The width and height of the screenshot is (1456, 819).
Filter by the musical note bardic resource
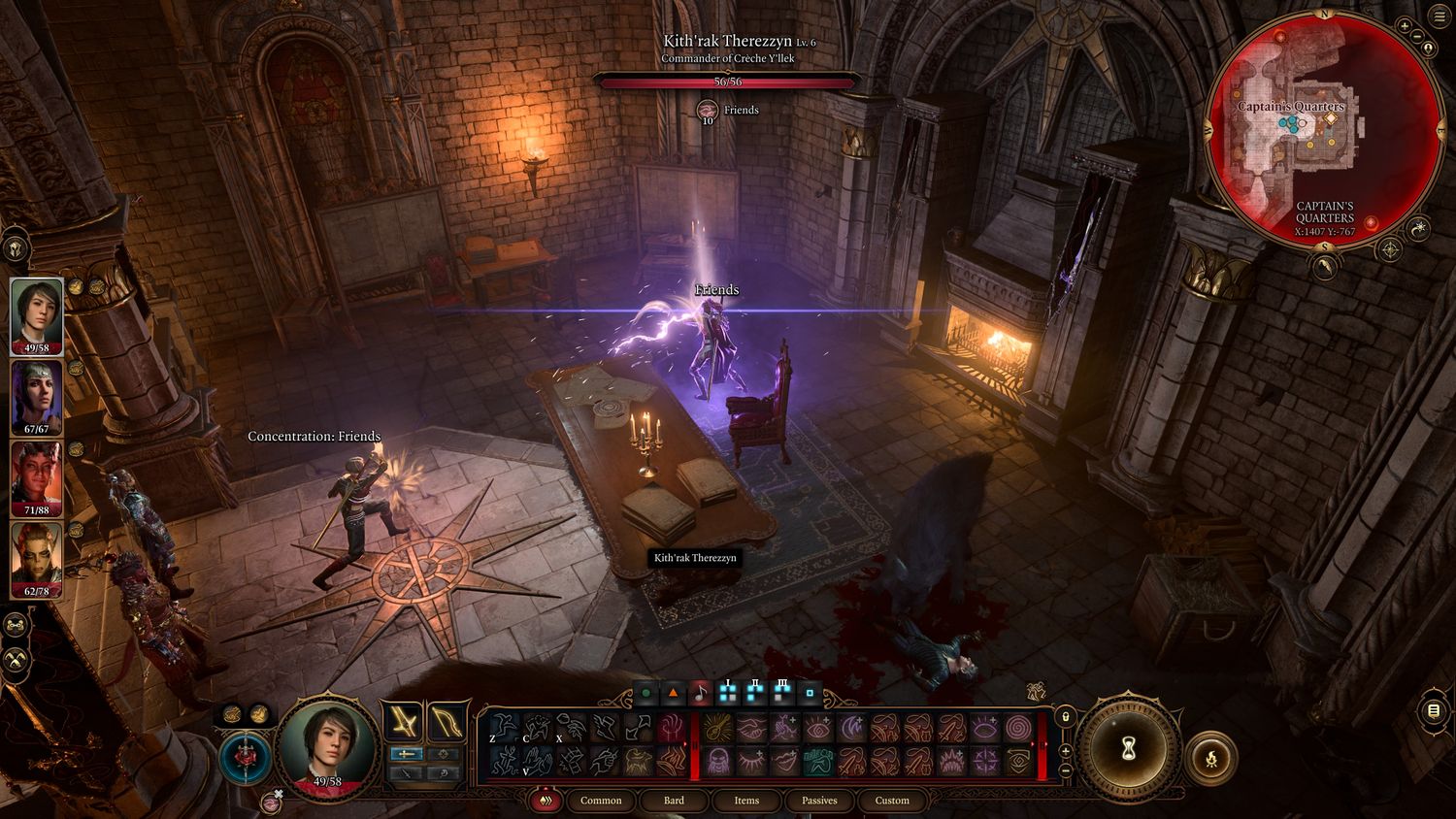coord(700,694)
